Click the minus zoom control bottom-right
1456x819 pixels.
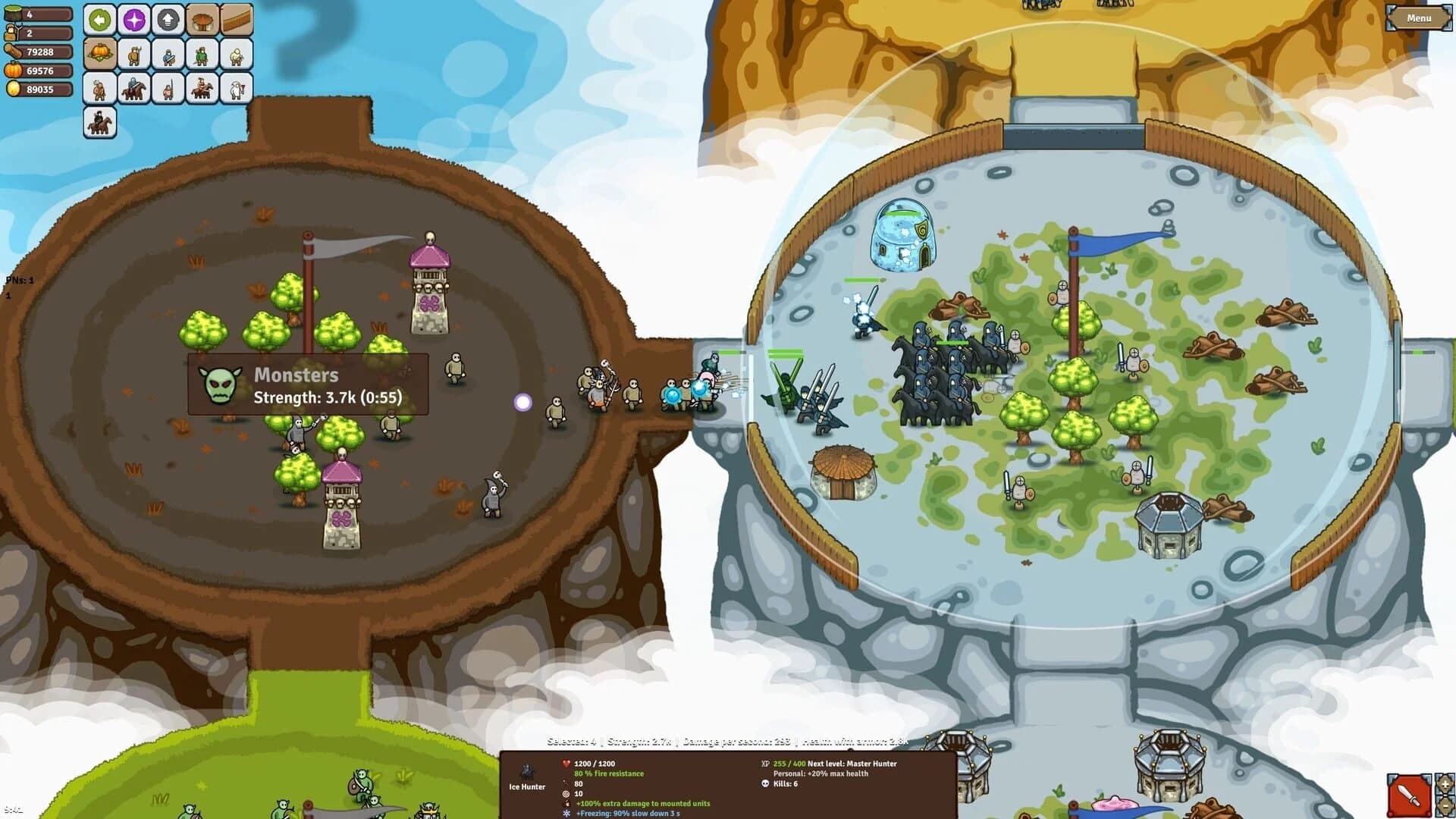1445,806
